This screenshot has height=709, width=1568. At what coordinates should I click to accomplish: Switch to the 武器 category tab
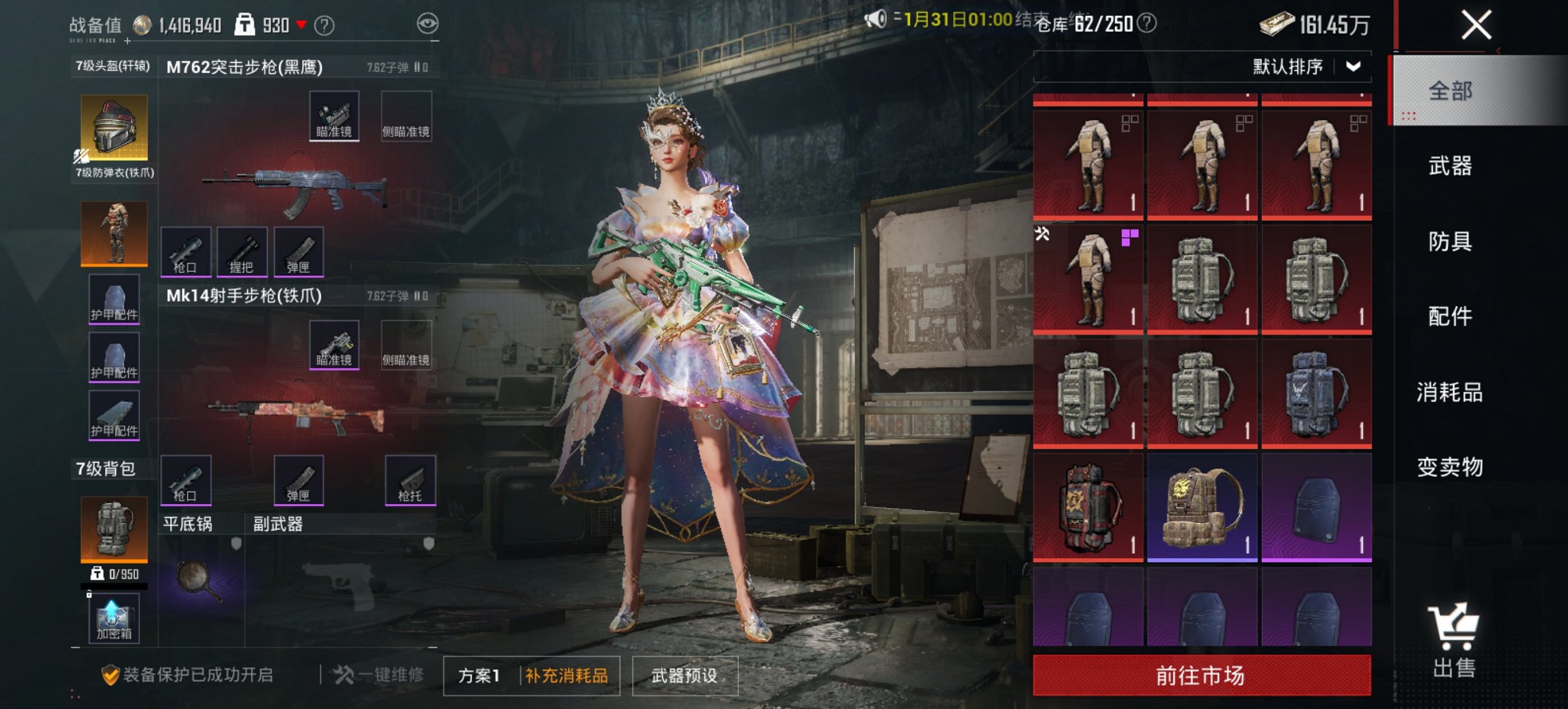tap(1450, 166)
